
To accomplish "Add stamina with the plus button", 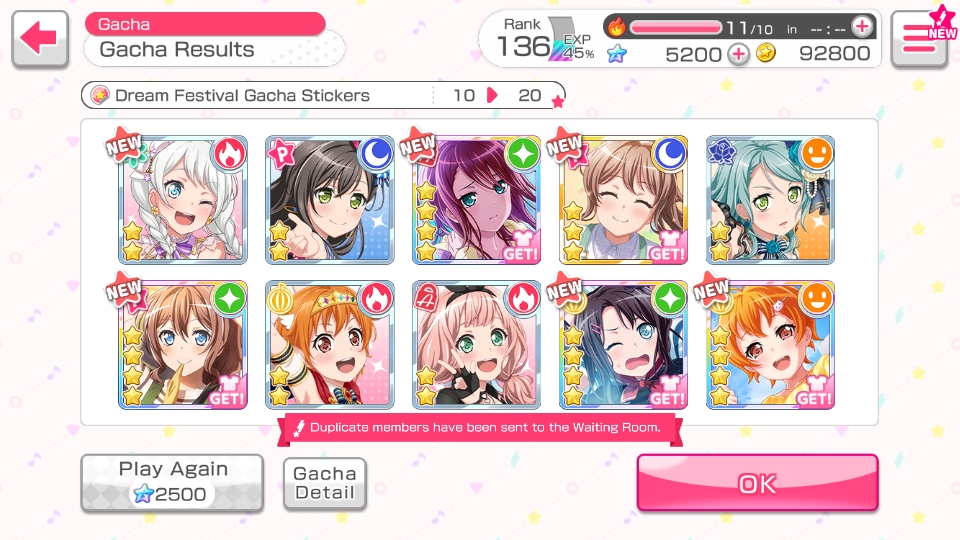I will click(861, 27).
